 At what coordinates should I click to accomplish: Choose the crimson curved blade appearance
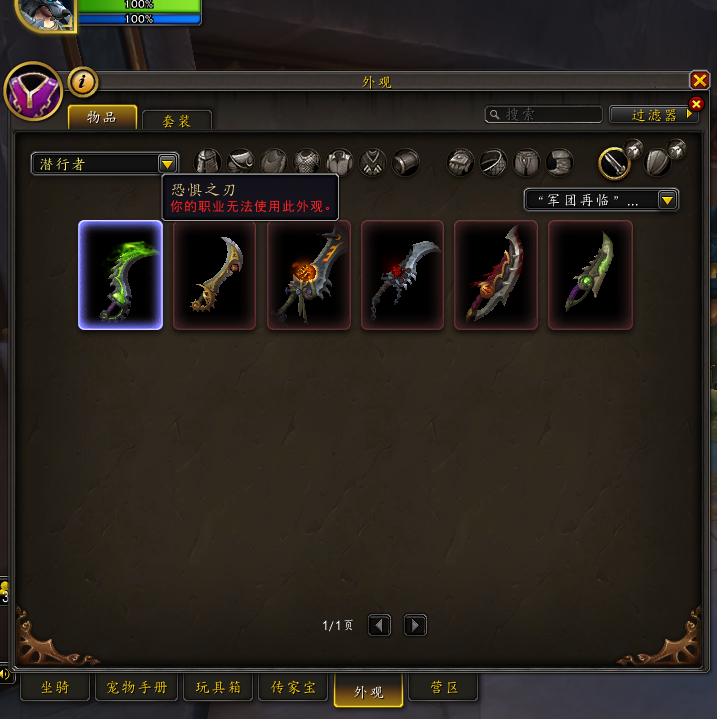[496, 275]
